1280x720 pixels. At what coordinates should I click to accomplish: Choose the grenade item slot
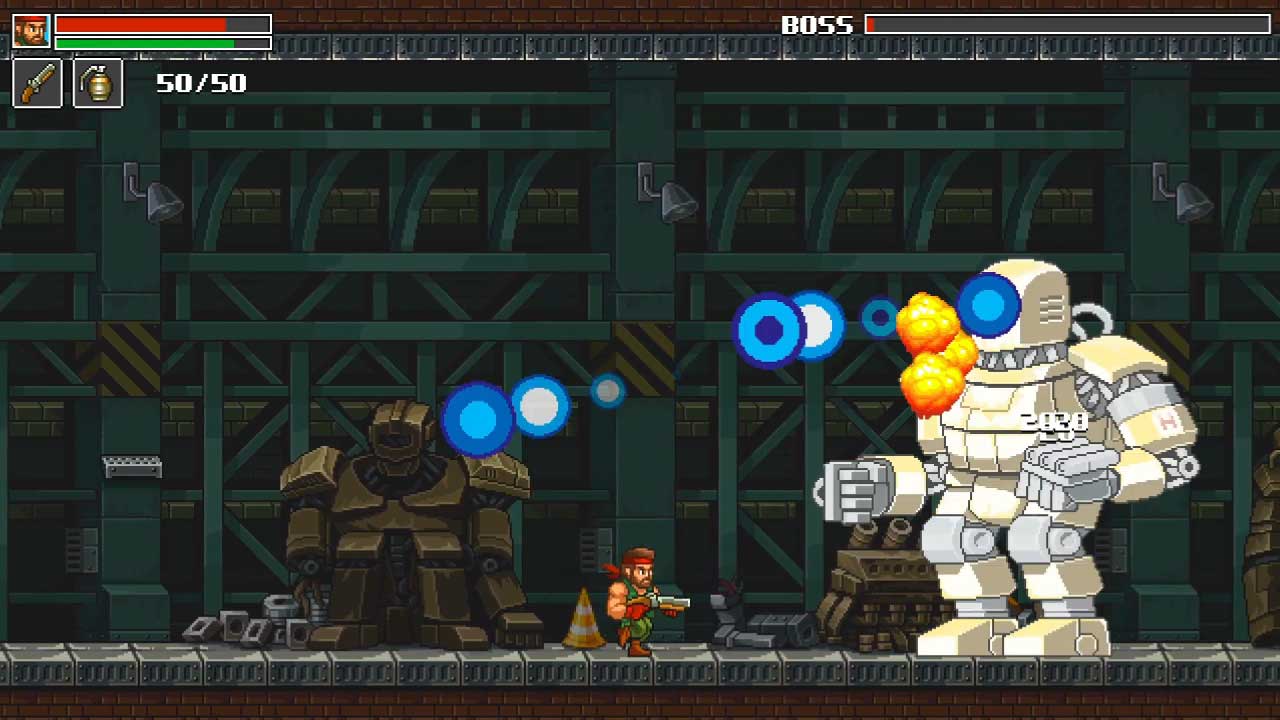pos(98,83)
